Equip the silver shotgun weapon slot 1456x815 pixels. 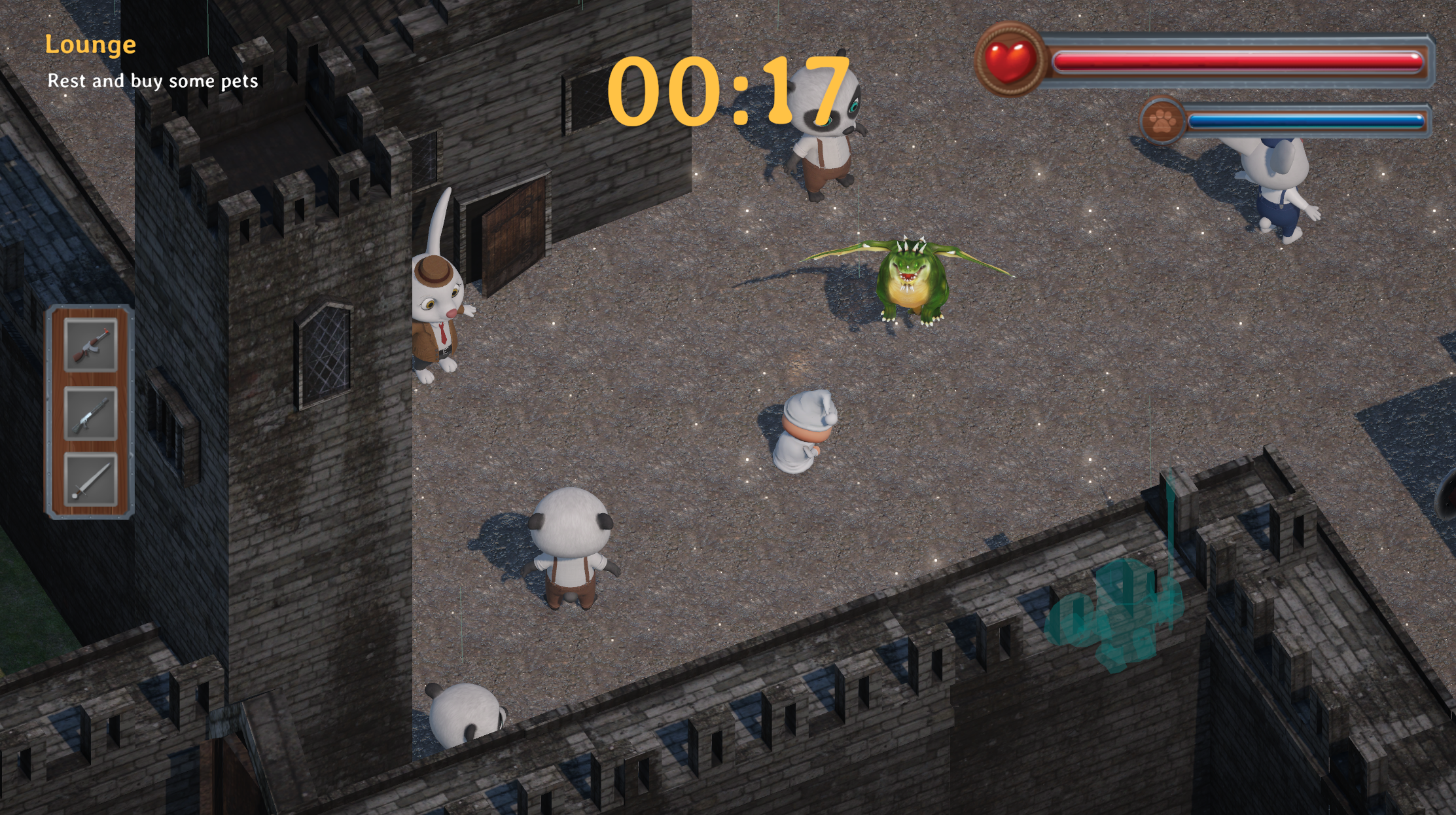[x=91, y=413]
